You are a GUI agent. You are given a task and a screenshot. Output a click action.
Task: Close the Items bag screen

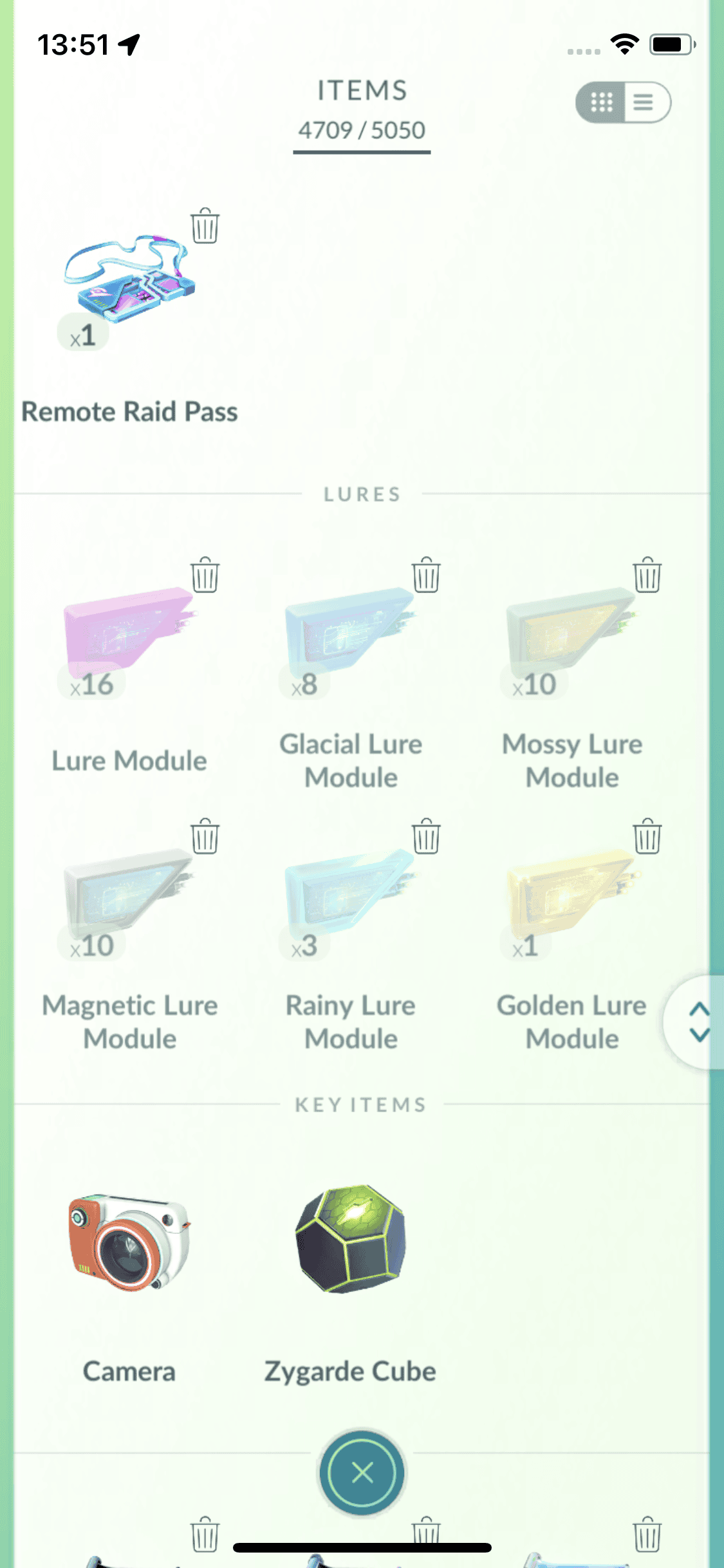362,1472
